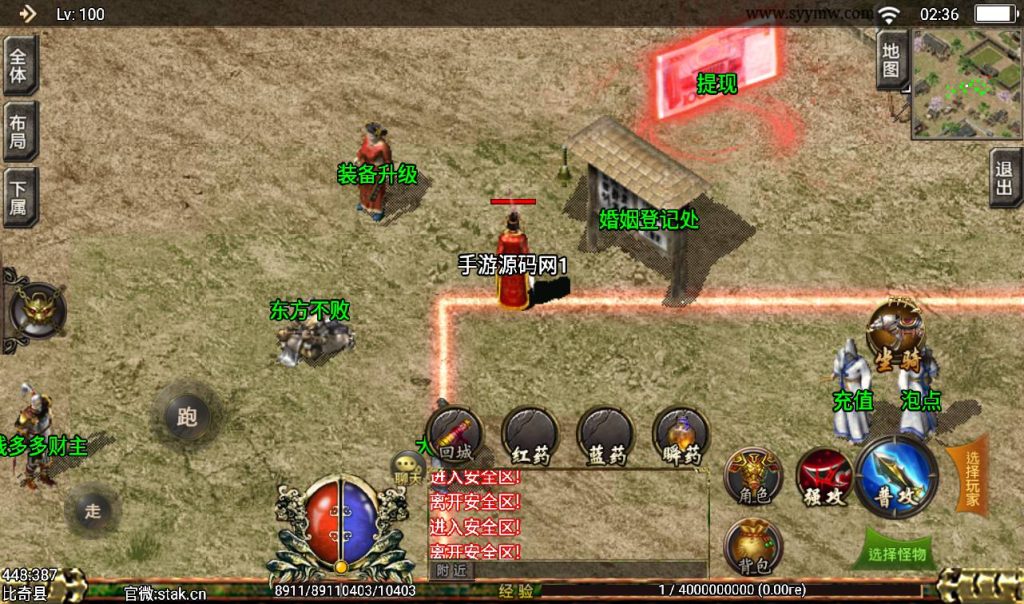Open the 布局 layout button
The image size is (1024, 604).
click(19, 131)
